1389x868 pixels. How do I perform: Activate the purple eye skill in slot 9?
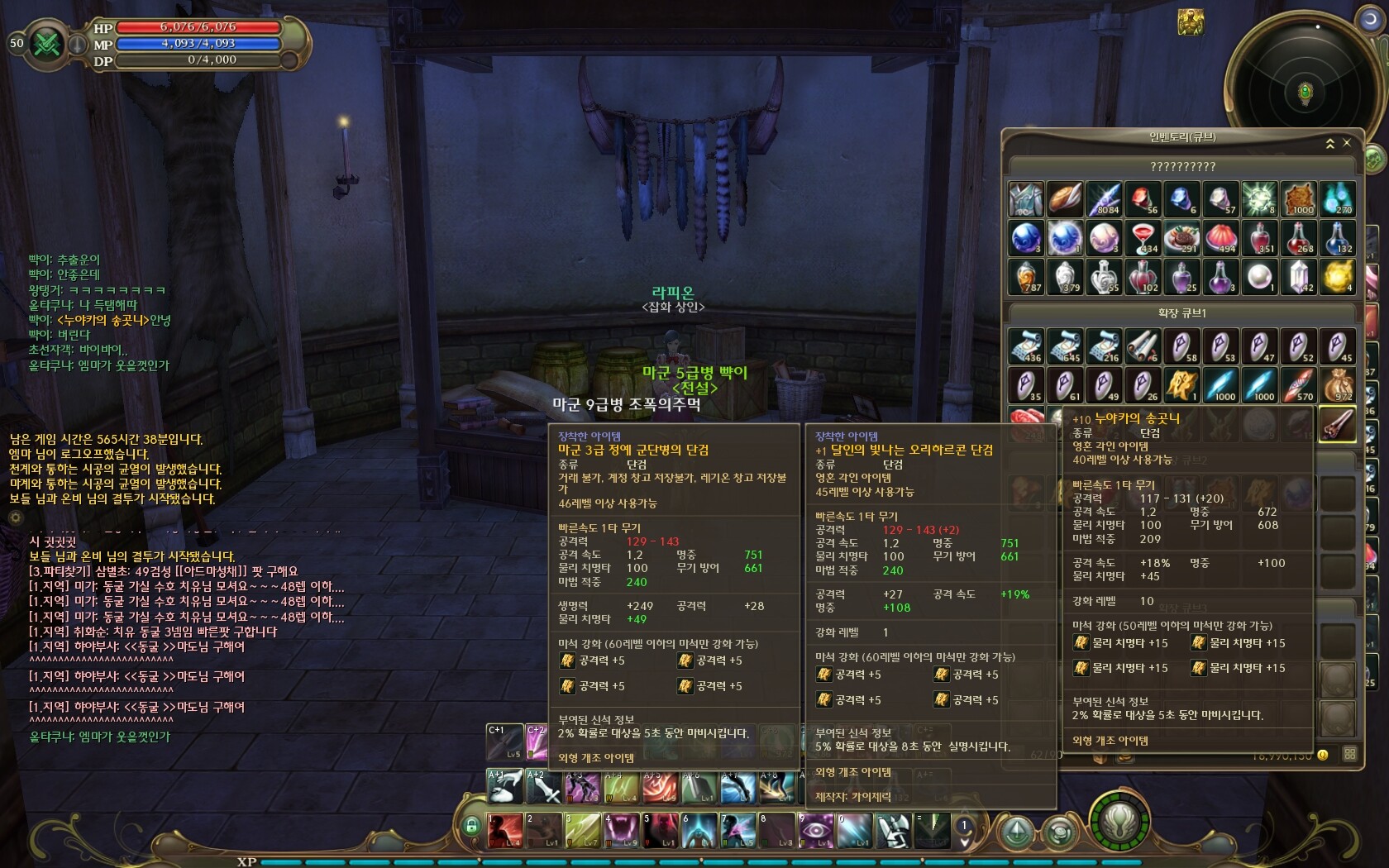(x=815, y=830)
